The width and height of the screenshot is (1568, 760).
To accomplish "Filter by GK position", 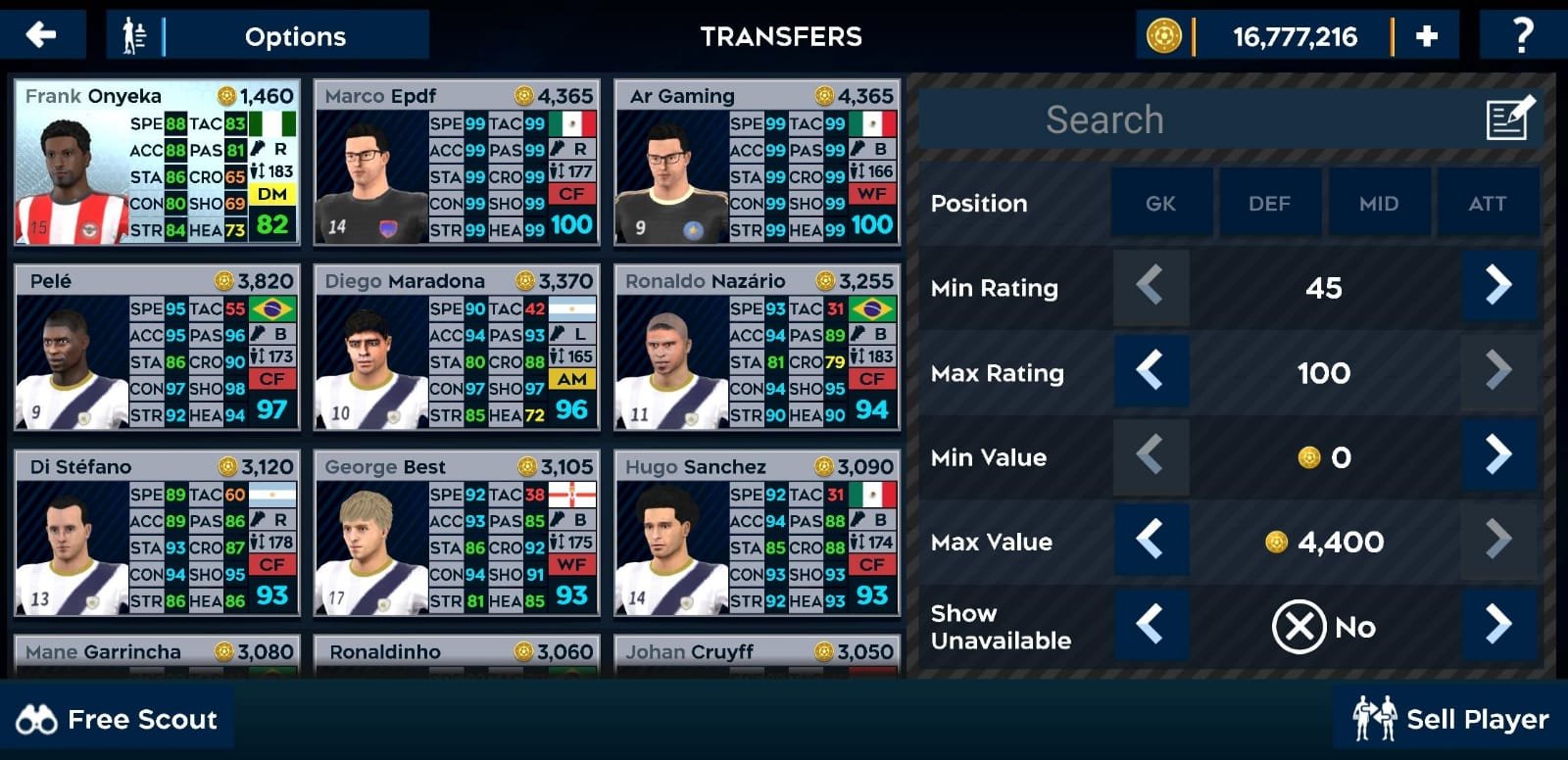I will (x=1160, y=204).
